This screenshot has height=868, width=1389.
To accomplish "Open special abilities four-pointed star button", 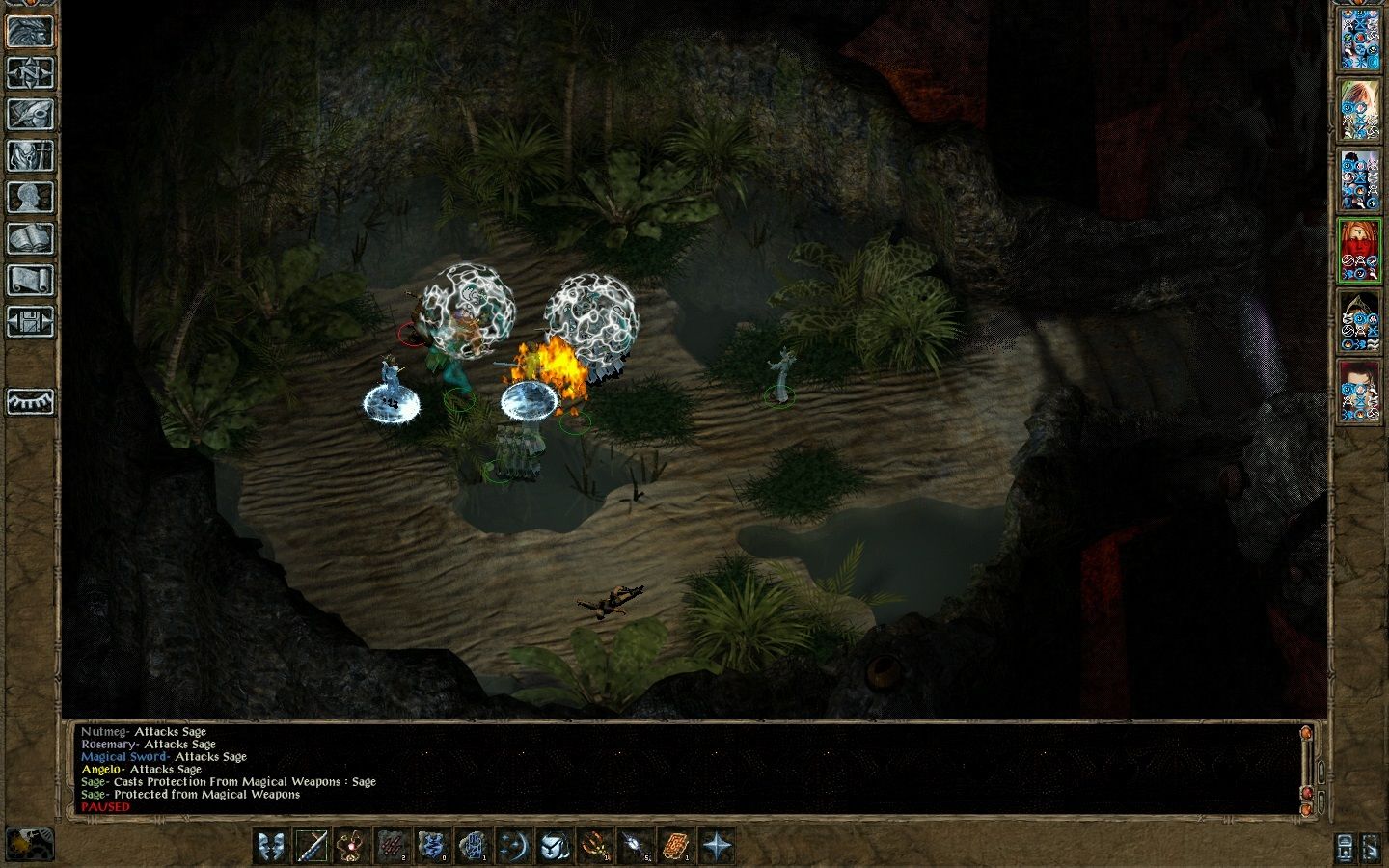I will pyautogui.click(x=717, y=846).
